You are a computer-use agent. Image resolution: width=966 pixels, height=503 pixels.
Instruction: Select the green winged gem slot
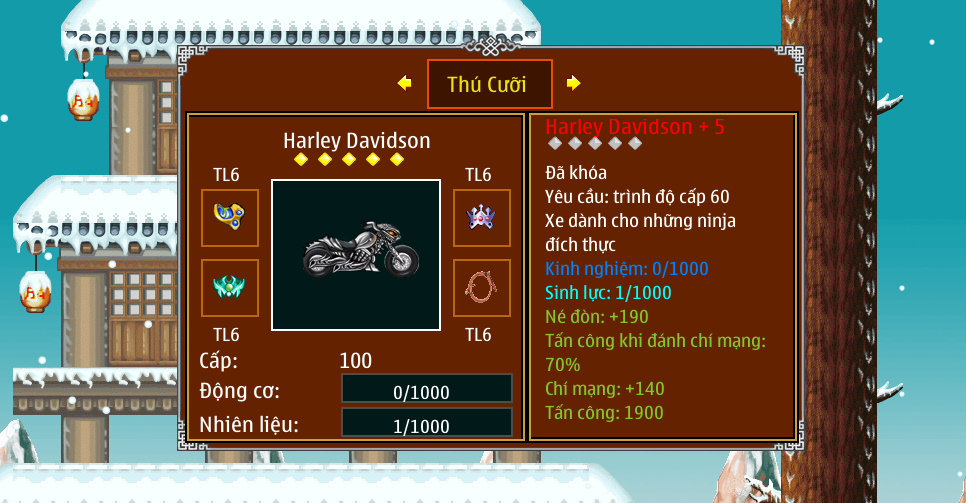coord(230,288)
